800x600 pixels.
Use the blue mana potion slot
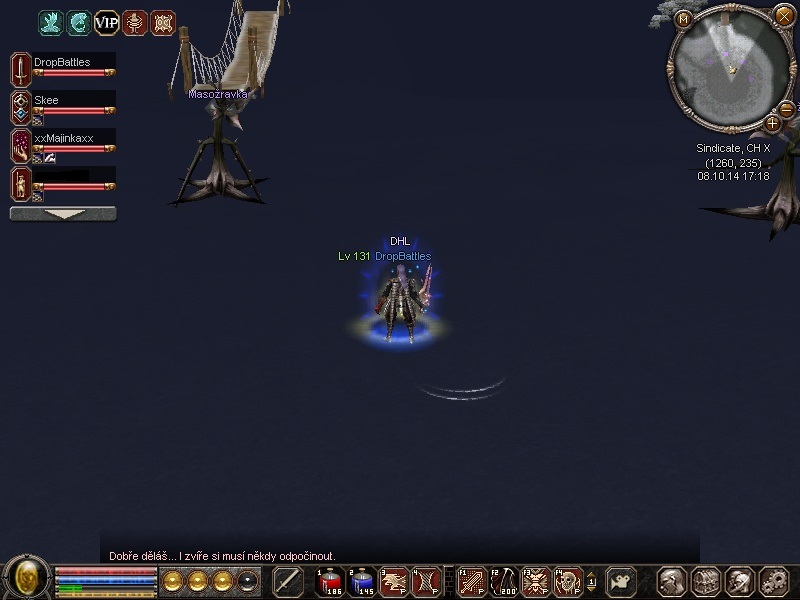(x=361, y=581)
